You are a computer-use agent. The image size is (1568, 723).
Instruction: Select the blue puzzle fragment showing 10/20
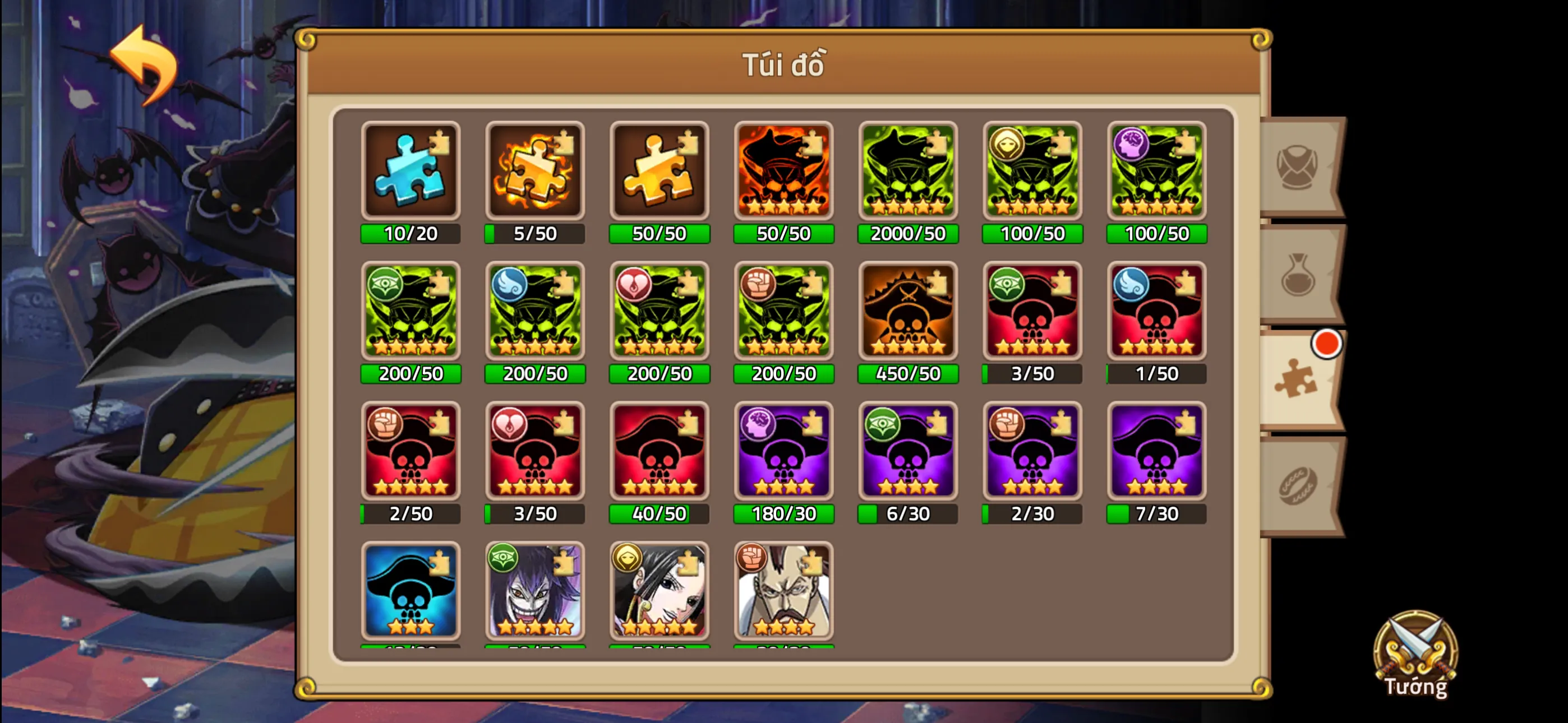[x=411, y=172]
